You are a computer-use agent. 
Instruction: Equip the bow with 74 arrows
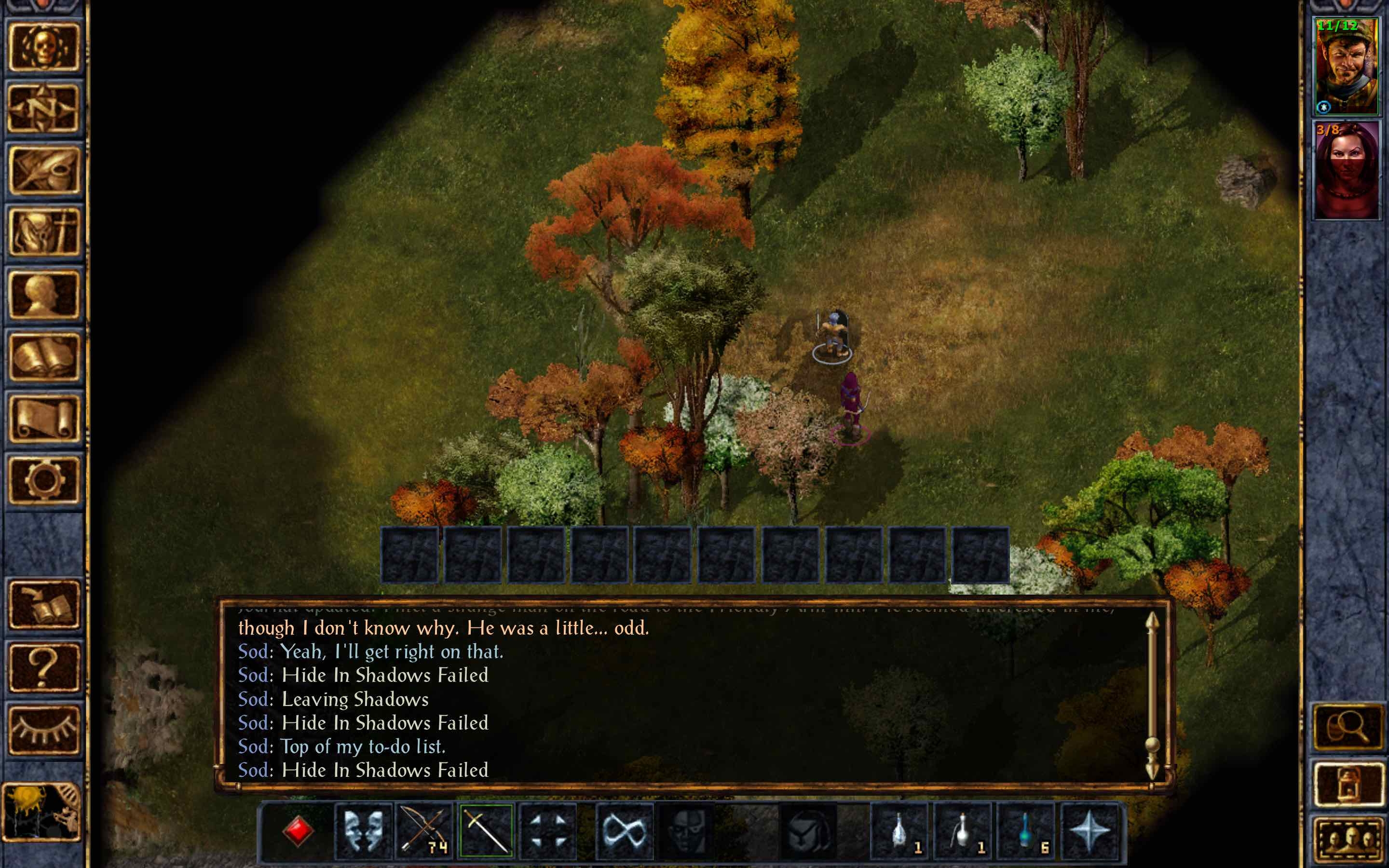pyautogui.click(x=423, y=832)
